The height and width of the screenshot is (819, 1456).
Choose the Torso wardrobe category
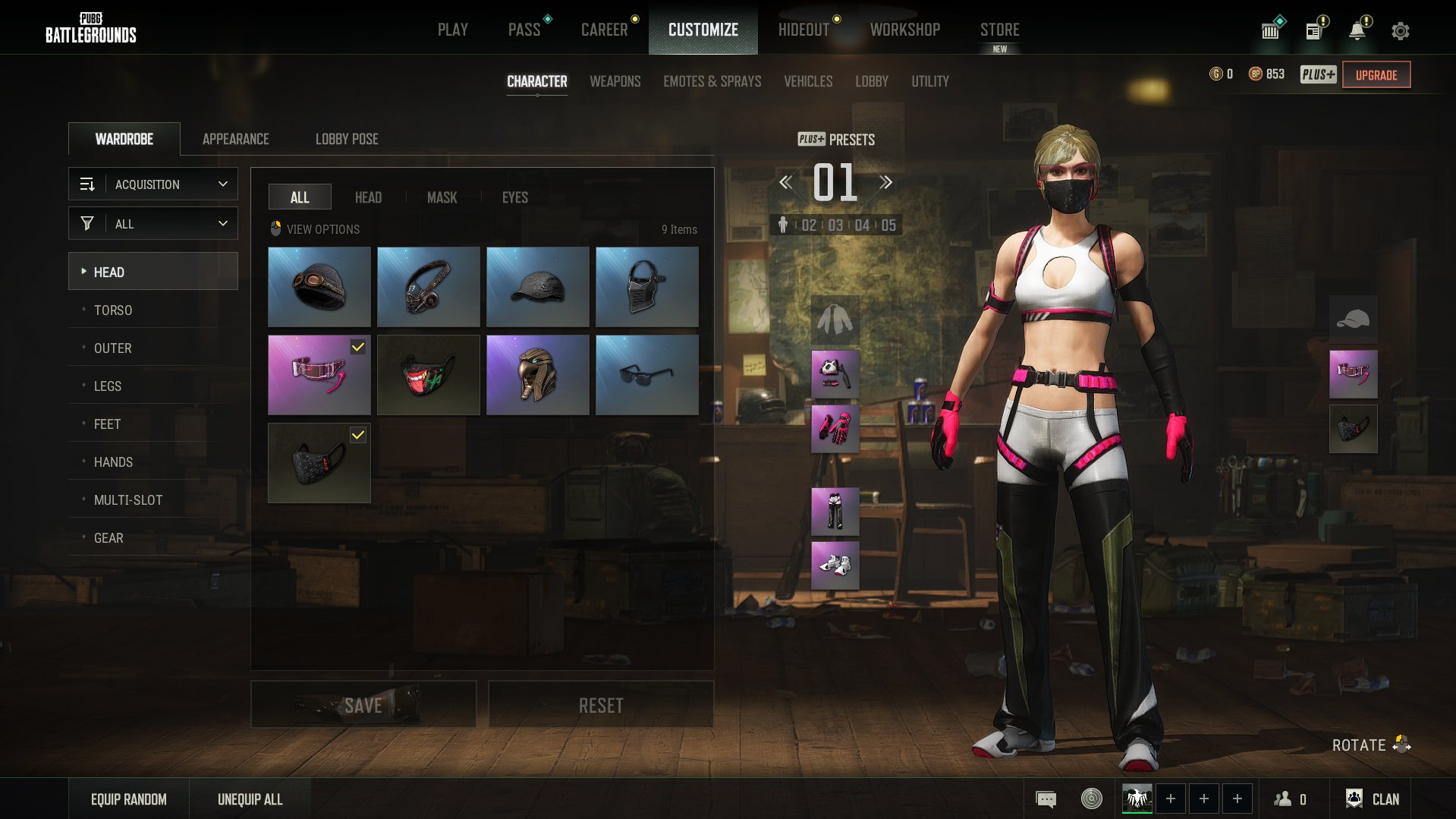pos(113,310)
